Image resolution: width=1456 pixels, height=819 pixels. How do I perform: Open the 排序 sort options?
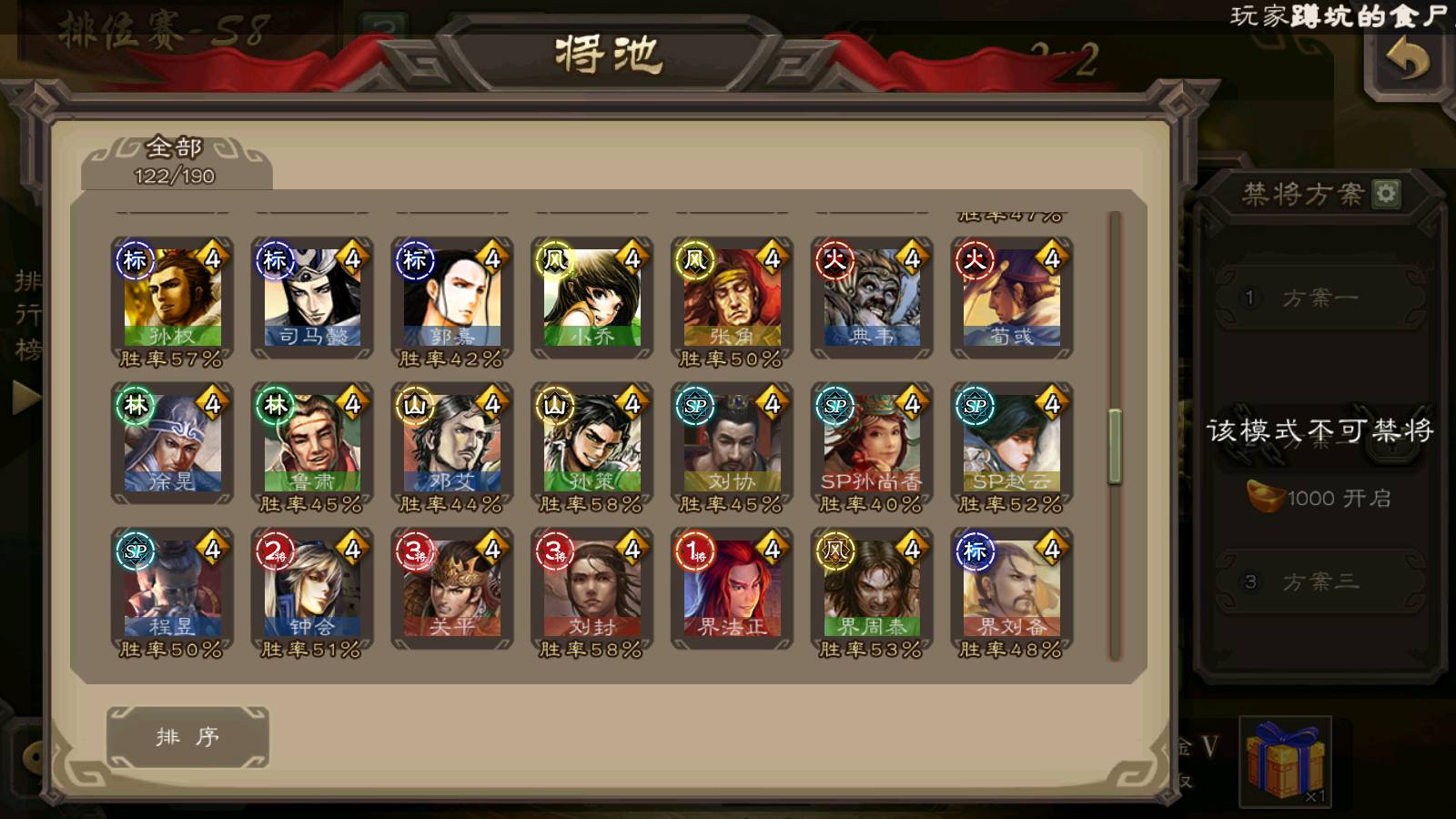pos(187,737)
